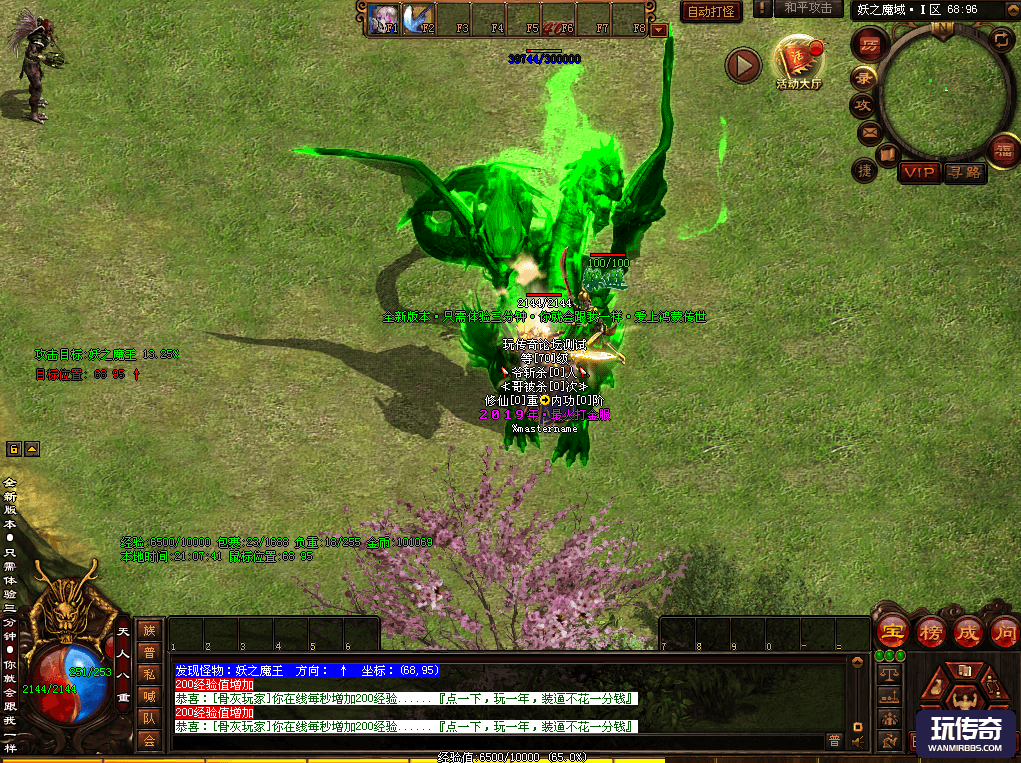Expand the skill bar dropdown arrow
Screen dimensions: 1021x763
658,30
